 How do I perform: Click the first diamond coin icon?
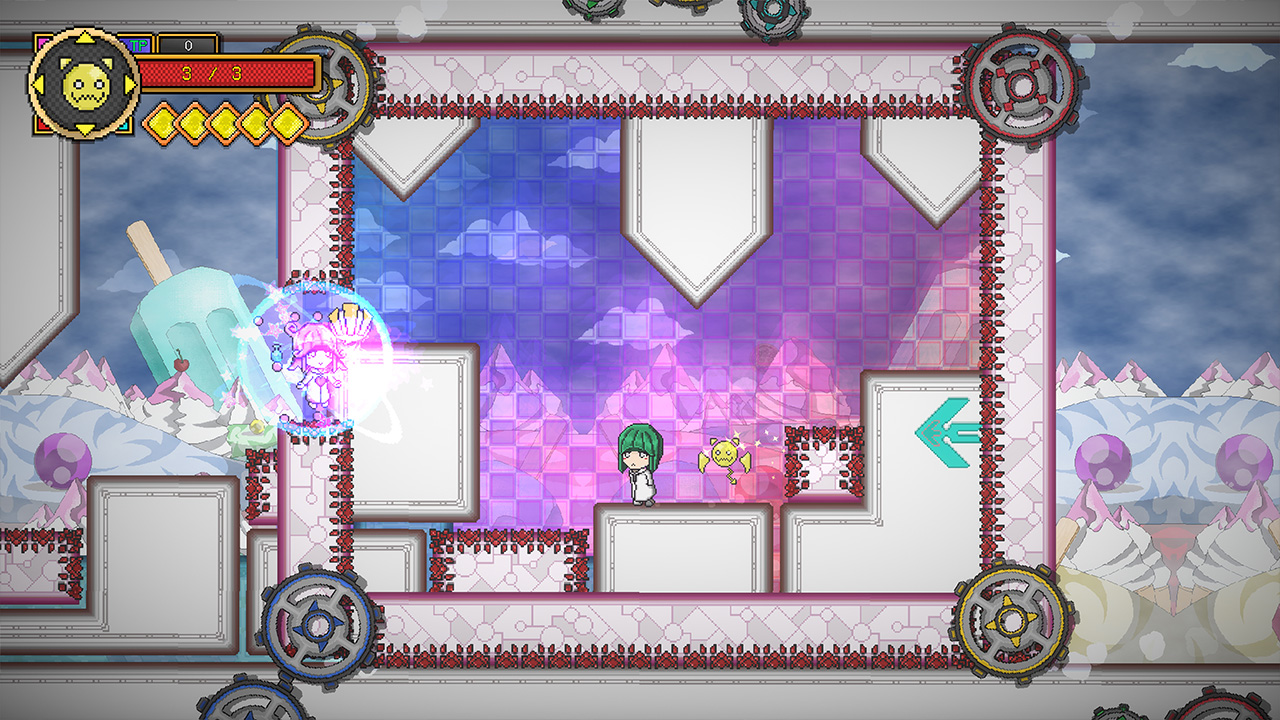tap(163, 122)
